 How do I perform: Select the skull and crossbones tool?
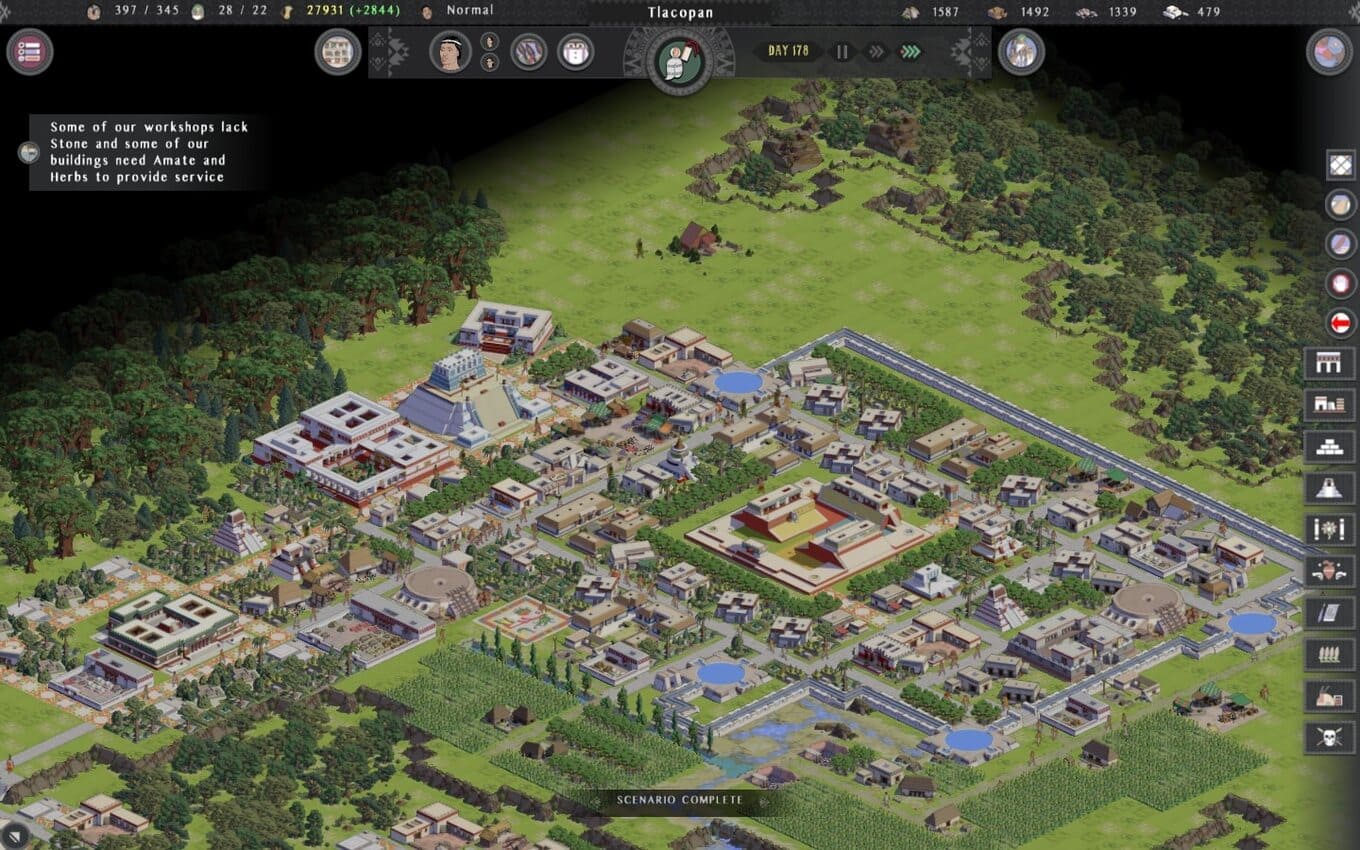click(1329, 737)
